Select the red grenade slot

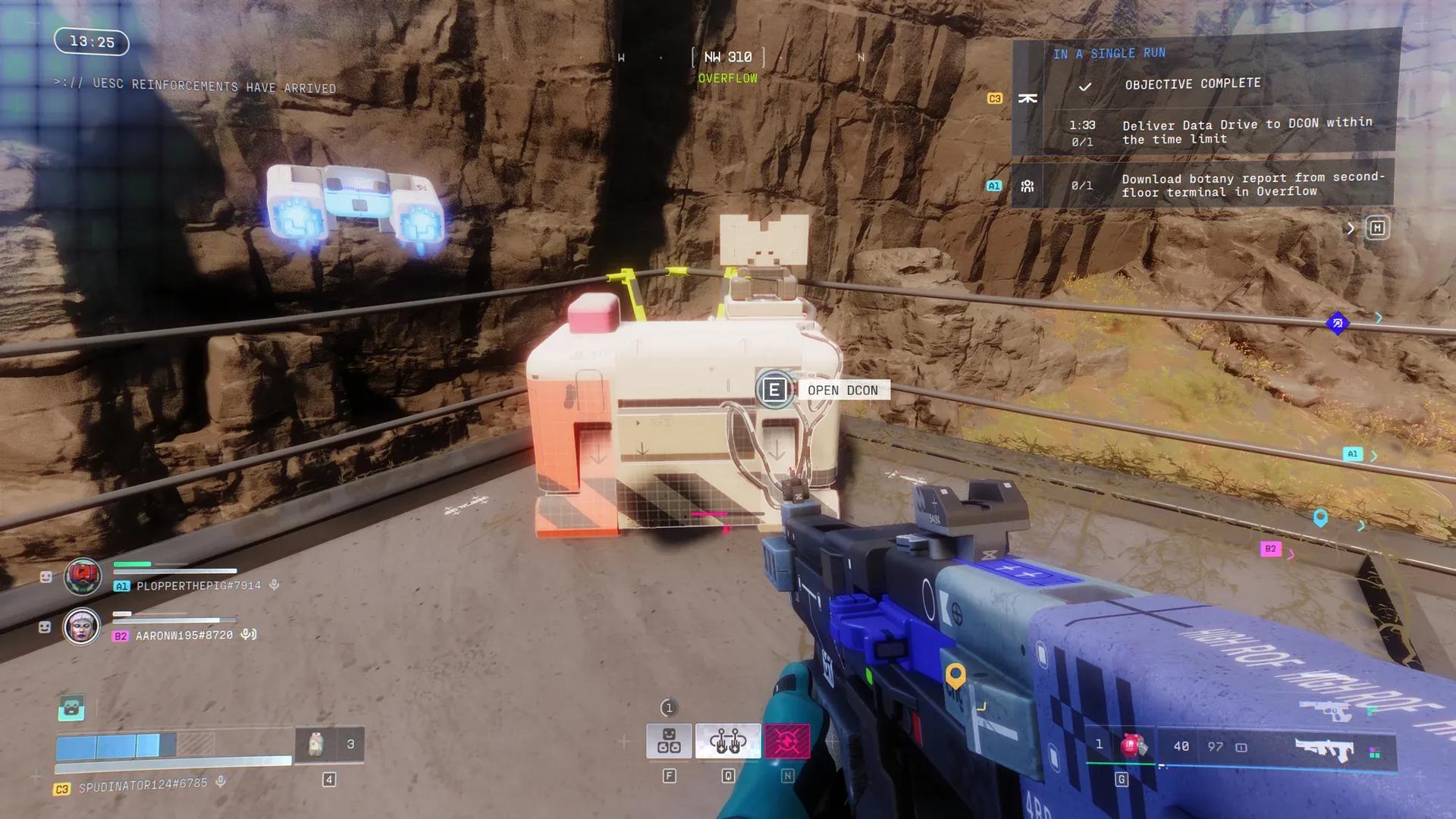click(x=1132, y=745)
